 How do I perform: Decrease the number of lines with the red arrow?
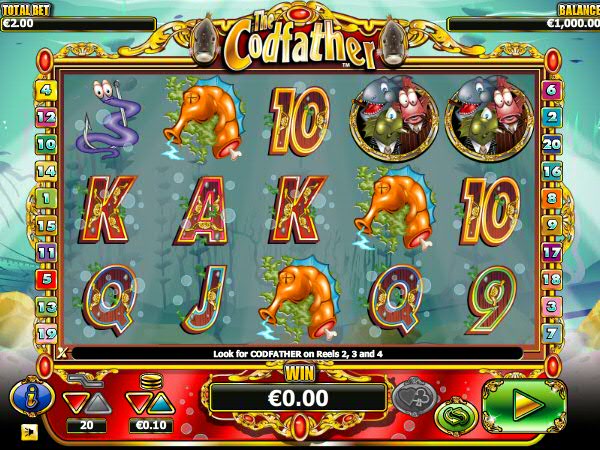74,403
